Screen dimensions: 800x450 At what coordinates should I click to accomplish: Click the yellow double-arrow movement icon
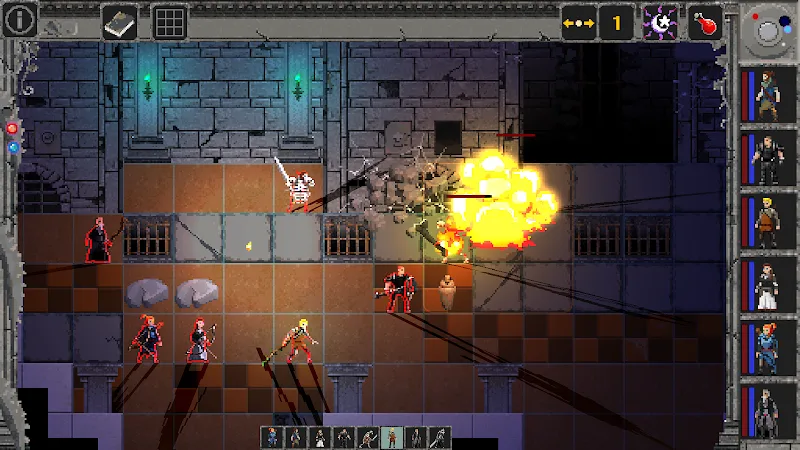(x=580, y=21)
